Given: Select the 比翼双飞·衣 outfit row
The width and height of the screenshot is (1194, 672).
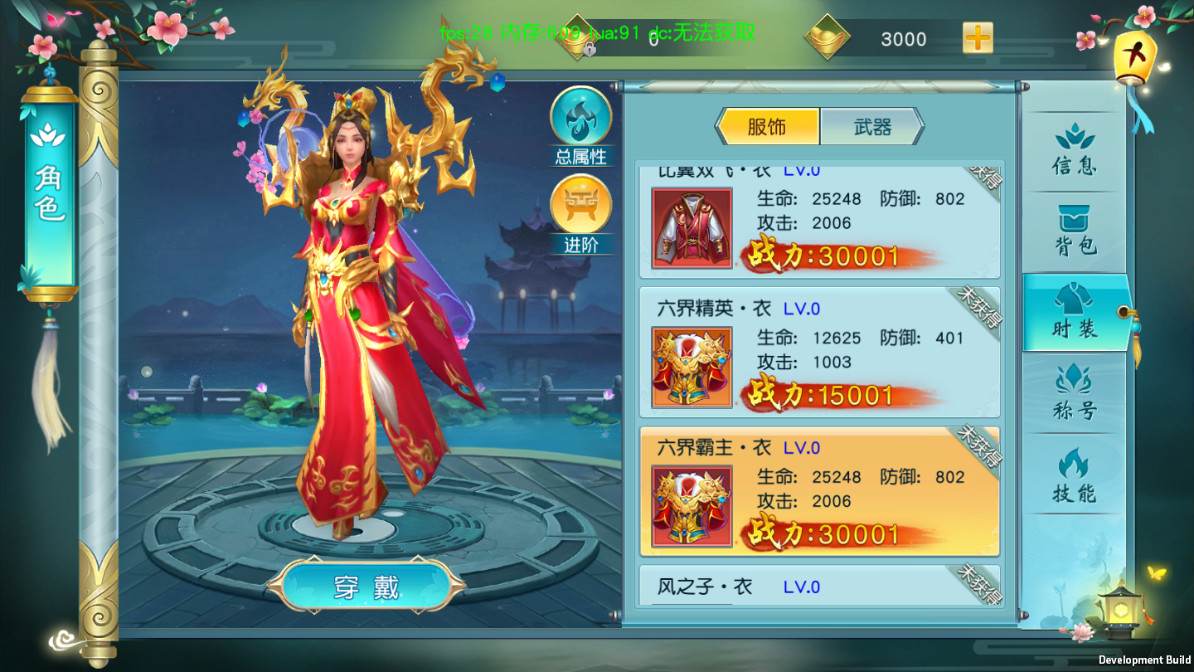Looking at the screenshot, I should [820, 221].
